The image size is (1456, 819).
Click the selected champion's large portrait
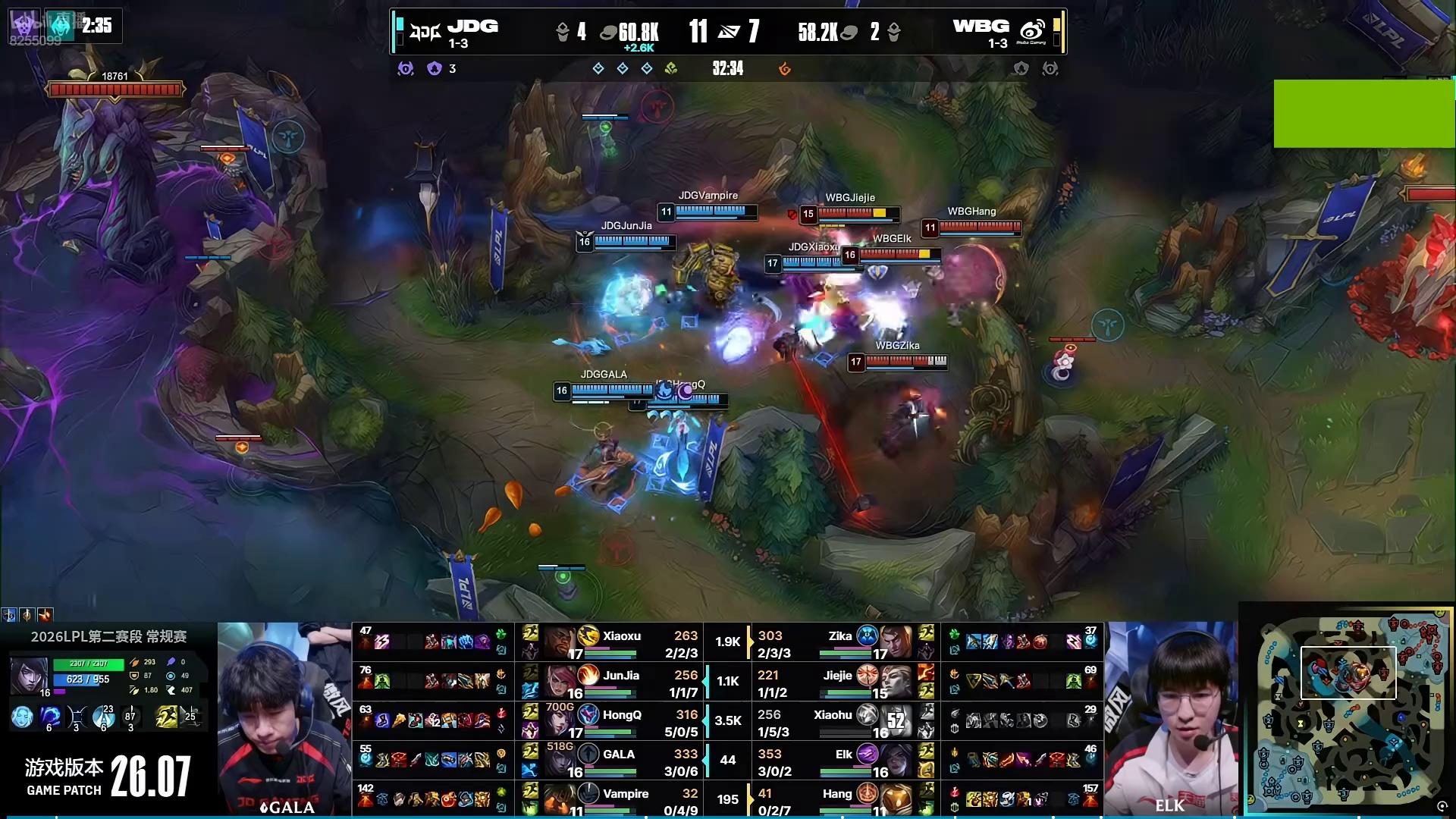(x=29, y=675)
